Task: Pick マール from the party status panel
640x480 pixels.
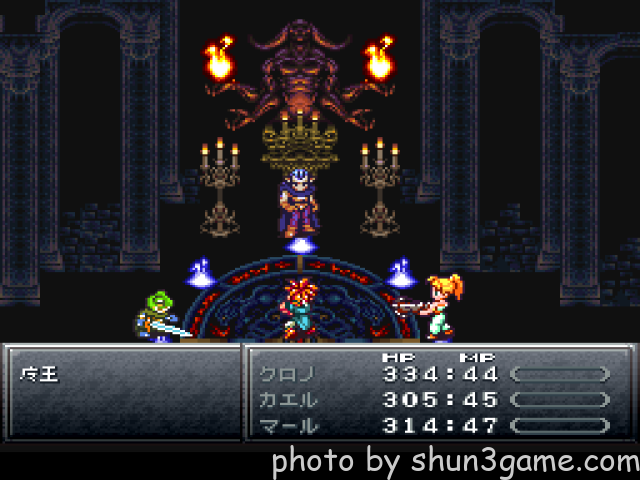Action: (287, 424)
